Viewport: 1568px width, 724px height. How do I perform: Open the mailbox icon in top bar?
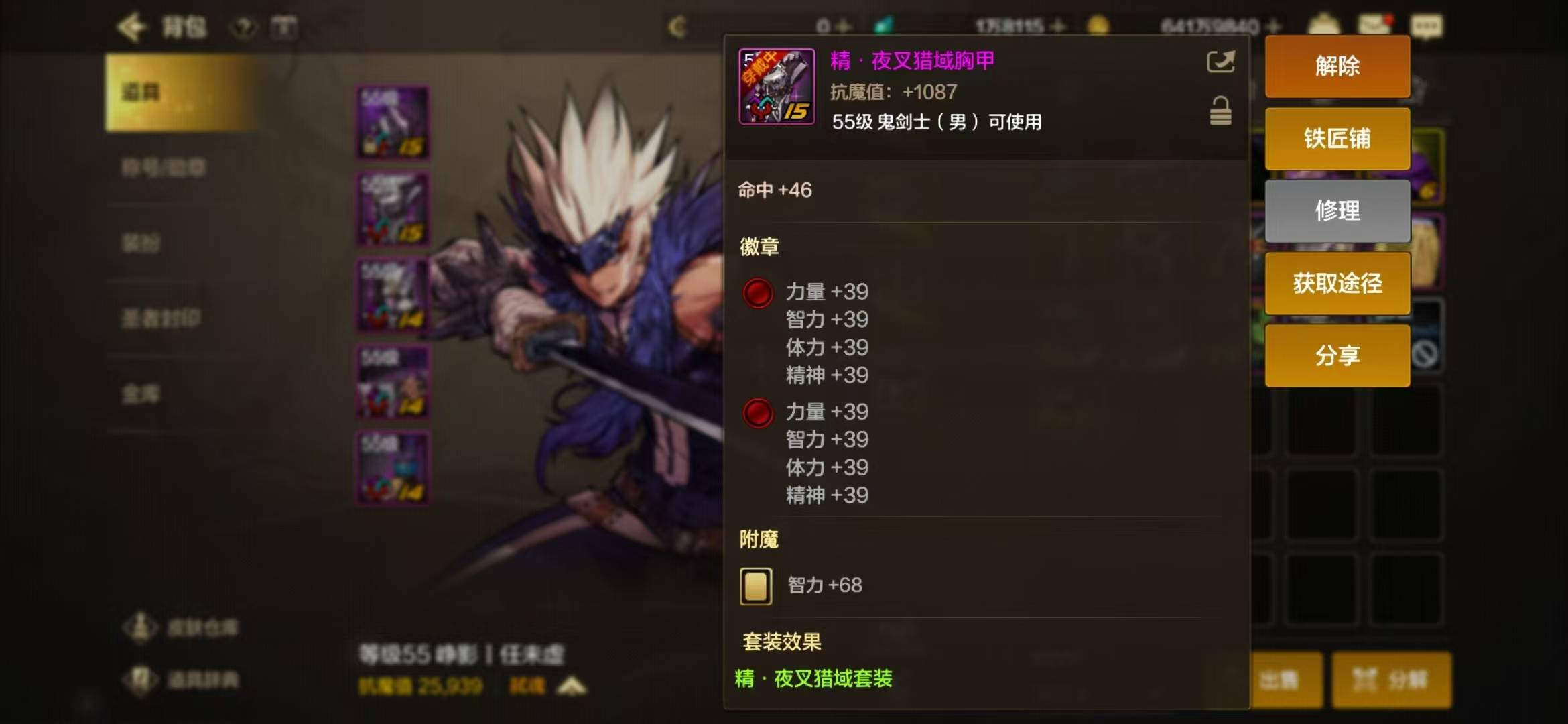(1374, 25)
